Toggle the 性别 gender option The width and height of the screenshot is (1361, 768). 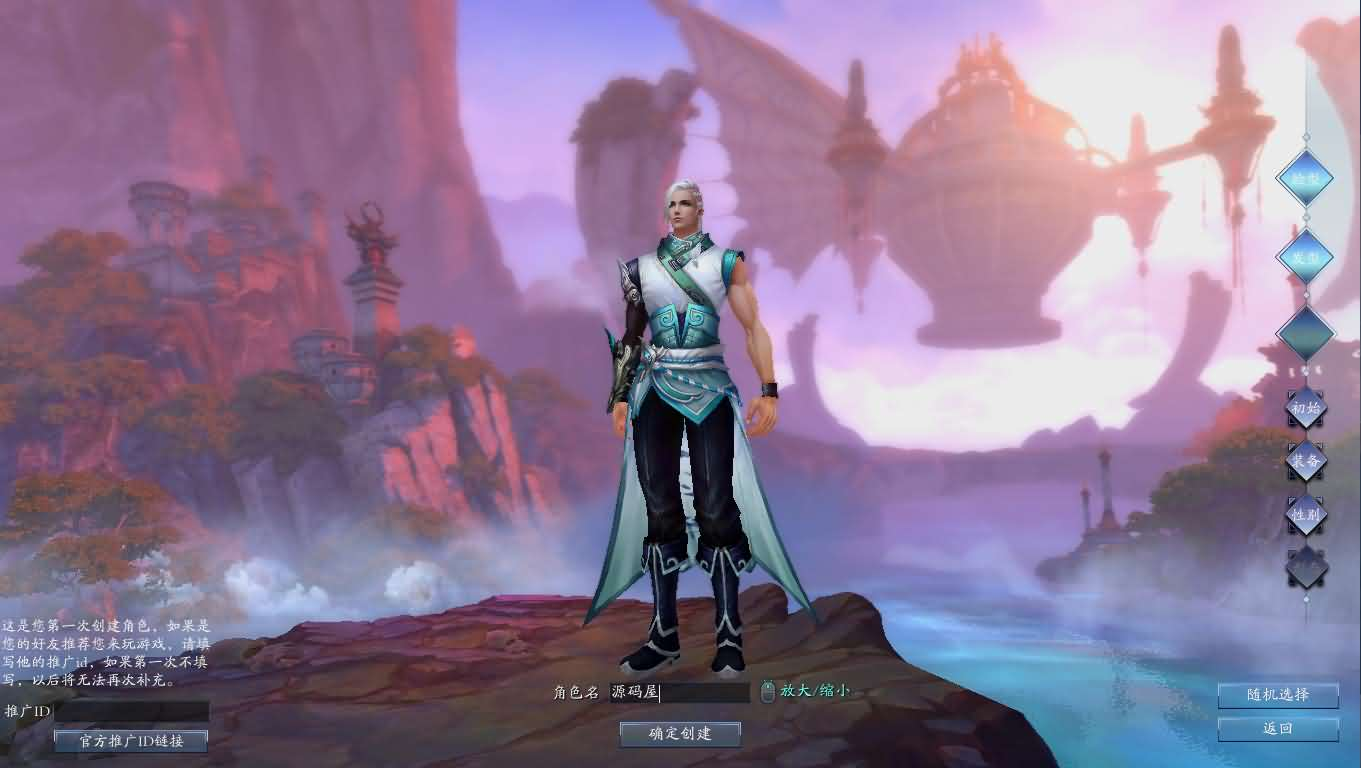[x=1306, y=515]
